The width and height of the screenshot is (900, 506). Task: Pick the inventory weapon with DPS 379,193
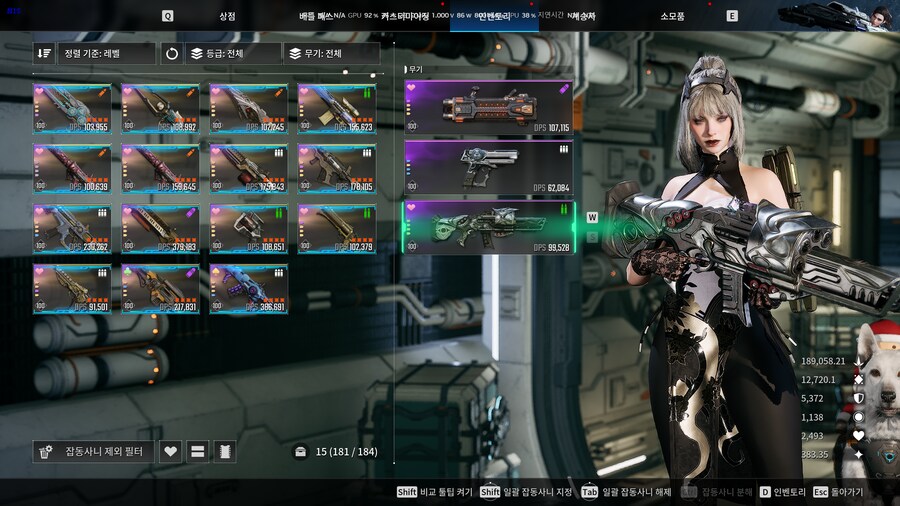pyautogui.click(x=160, y=229)
